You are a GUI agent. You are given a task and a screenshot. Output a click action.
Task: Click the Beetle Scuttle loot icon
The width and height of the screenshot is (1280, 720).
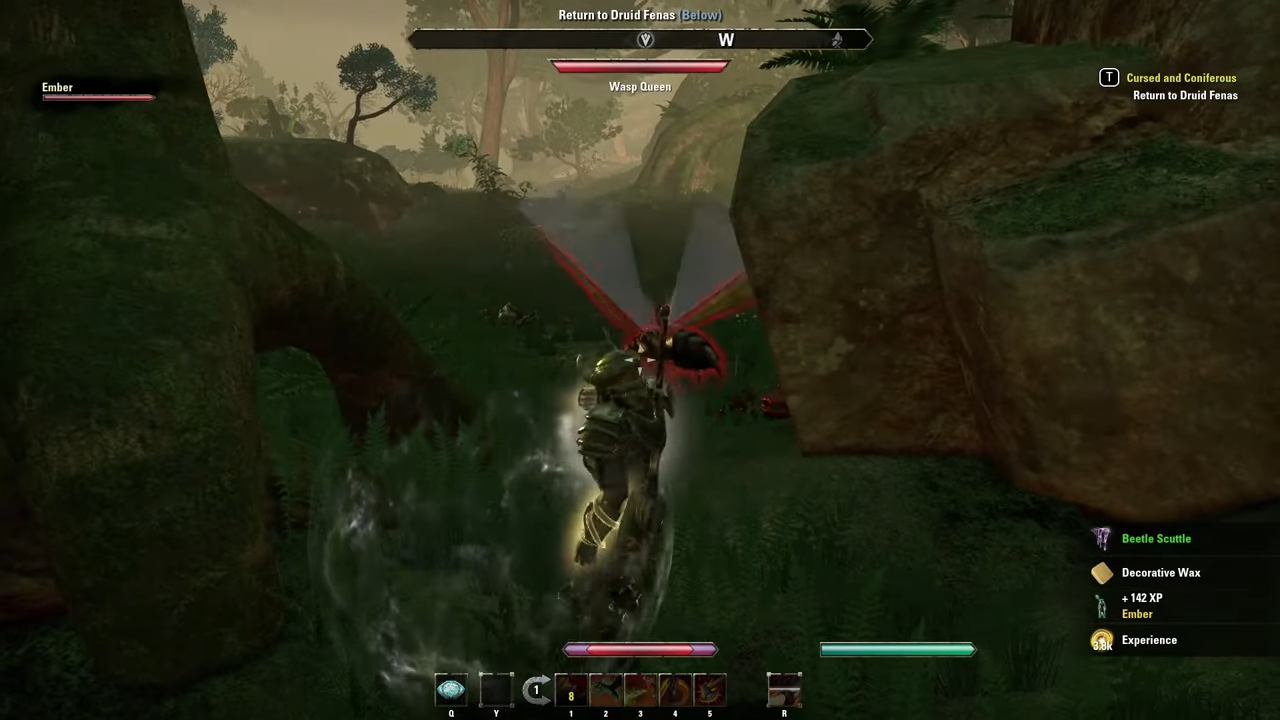tap(1101, 538)
